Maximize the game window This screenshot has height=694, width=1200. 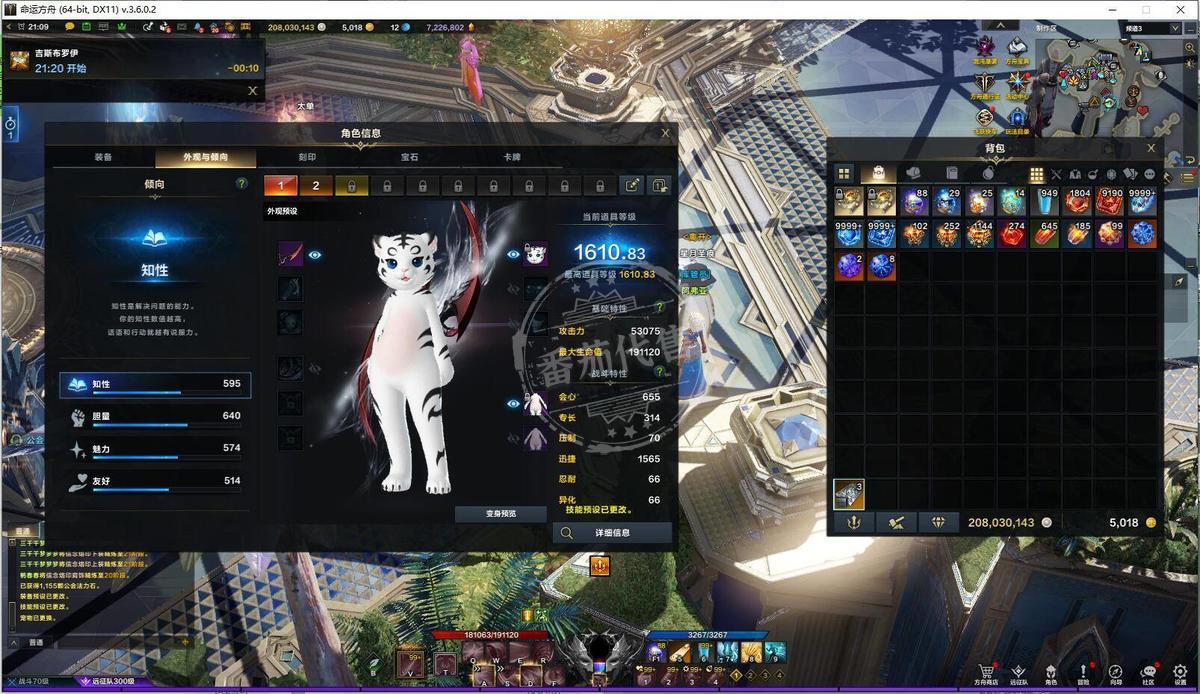pyautogui.click(x=1146, y=9)
